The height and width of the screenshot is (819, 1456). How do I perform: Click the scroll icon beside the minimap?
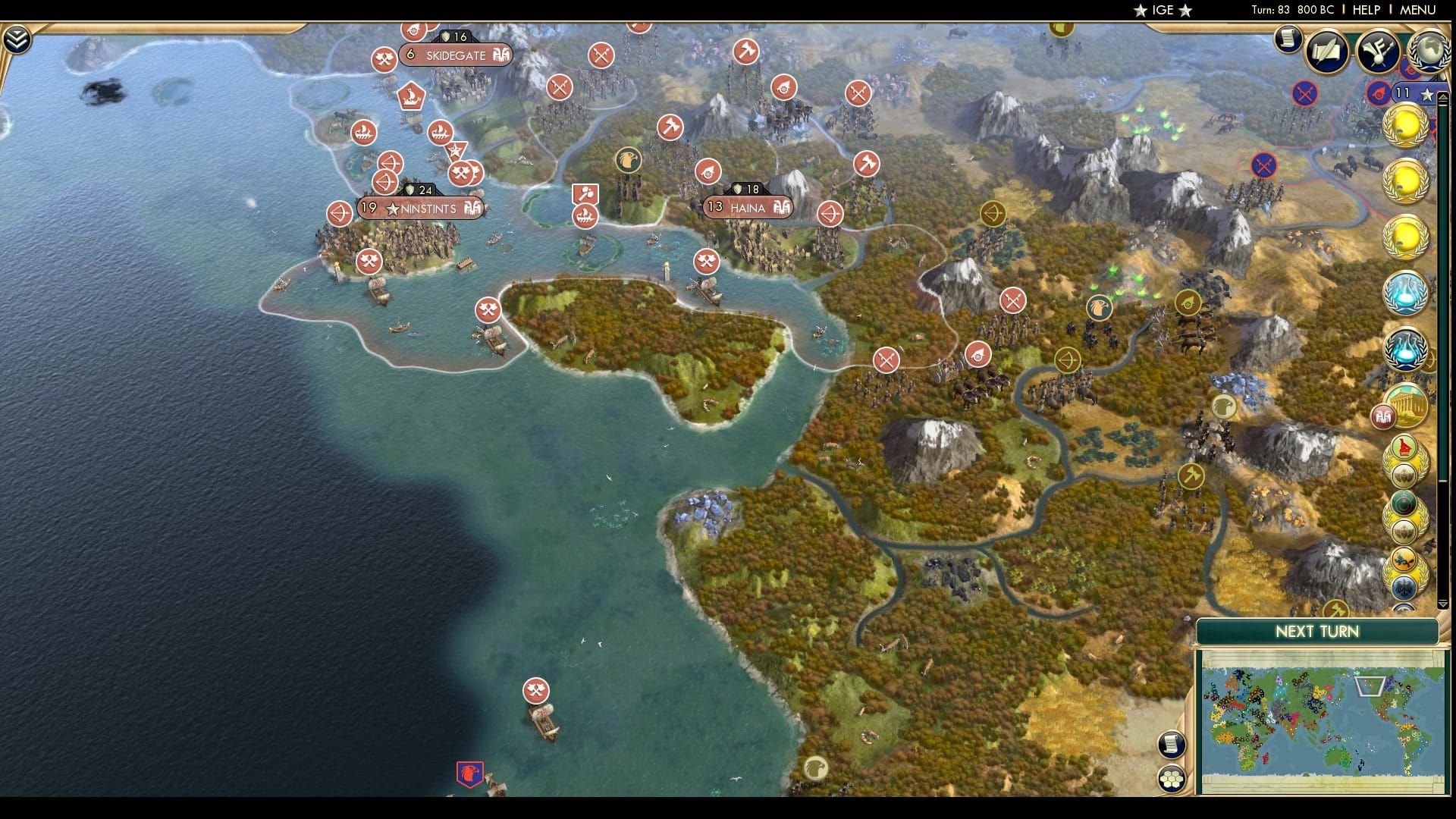coord(1170,744)
